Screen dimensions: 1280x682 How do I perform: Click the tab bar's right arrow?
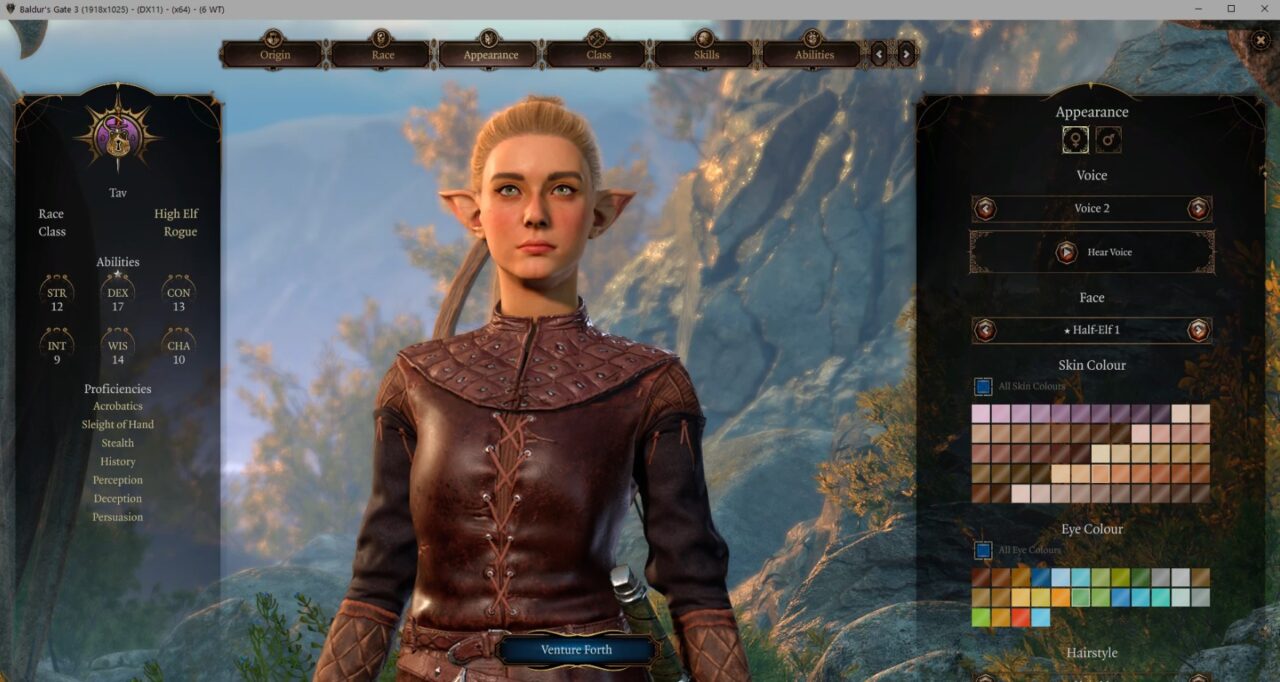tap(906, 54)
